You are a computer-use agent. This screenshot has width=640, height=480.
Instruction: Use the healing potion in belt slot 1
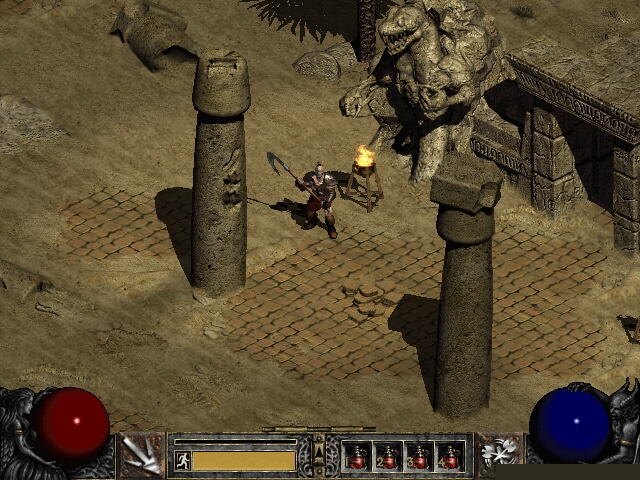coord(357,456)
